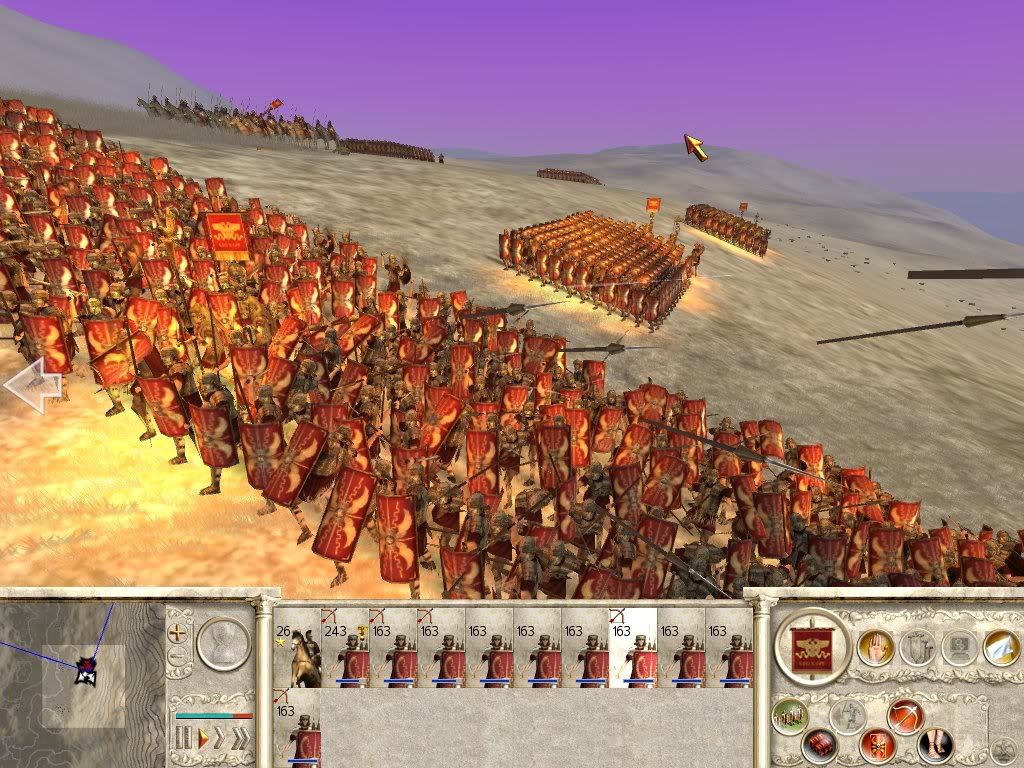Toggle fire at will with the bow icon

tap(905, 716)
